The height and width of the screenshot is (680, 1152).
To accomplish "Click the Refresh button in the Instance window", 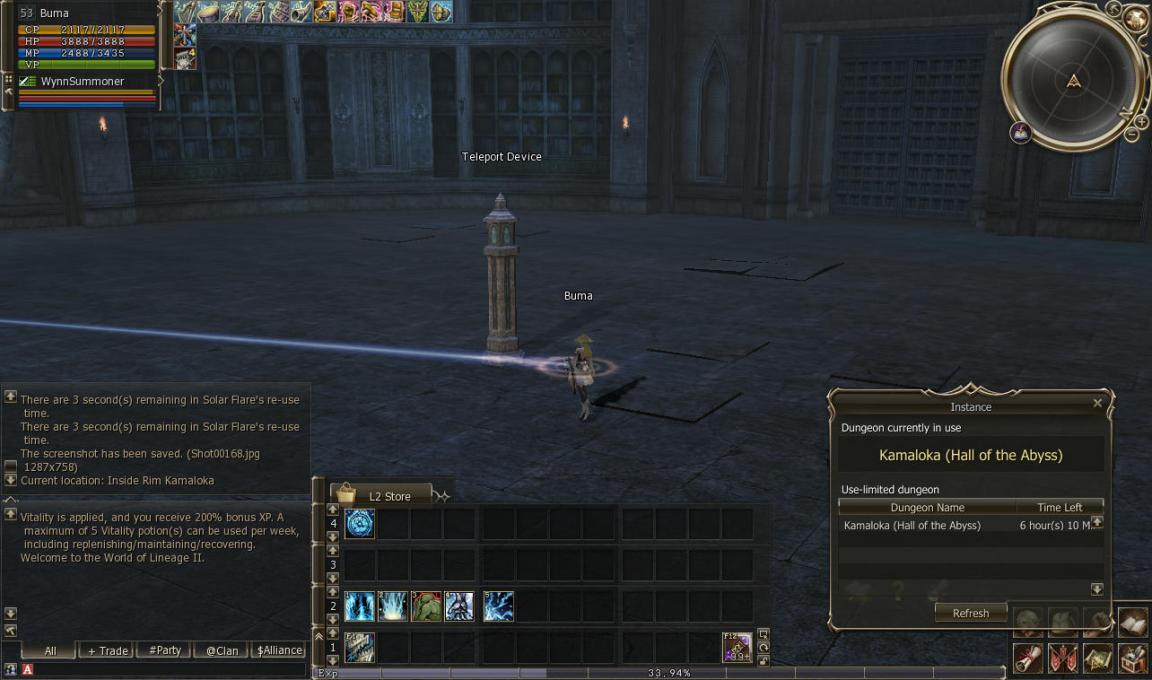I will point(970,613).
